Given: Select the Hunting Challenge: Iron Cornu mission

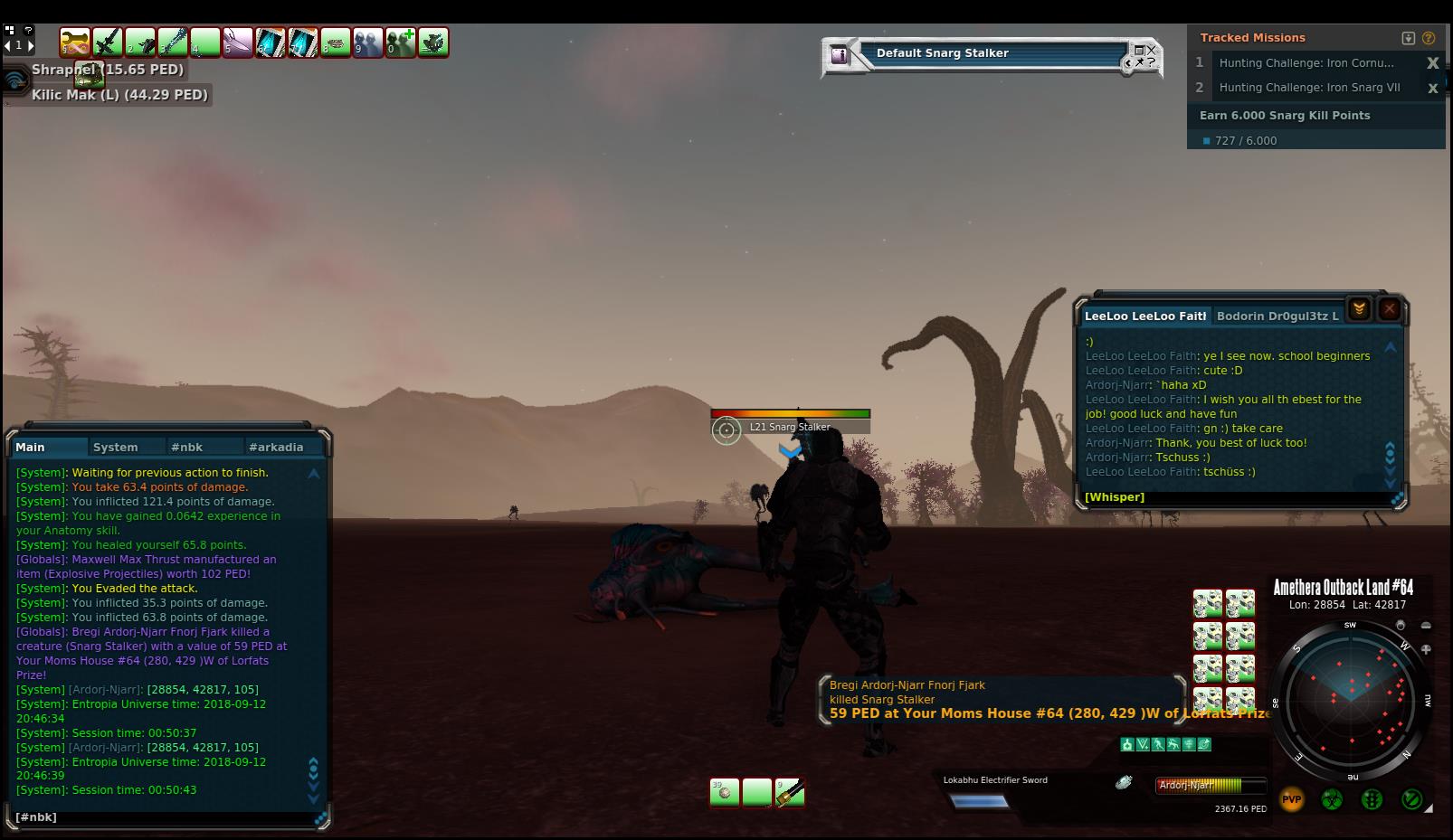Looking at the screenshot, I should tap(1306, 63).
